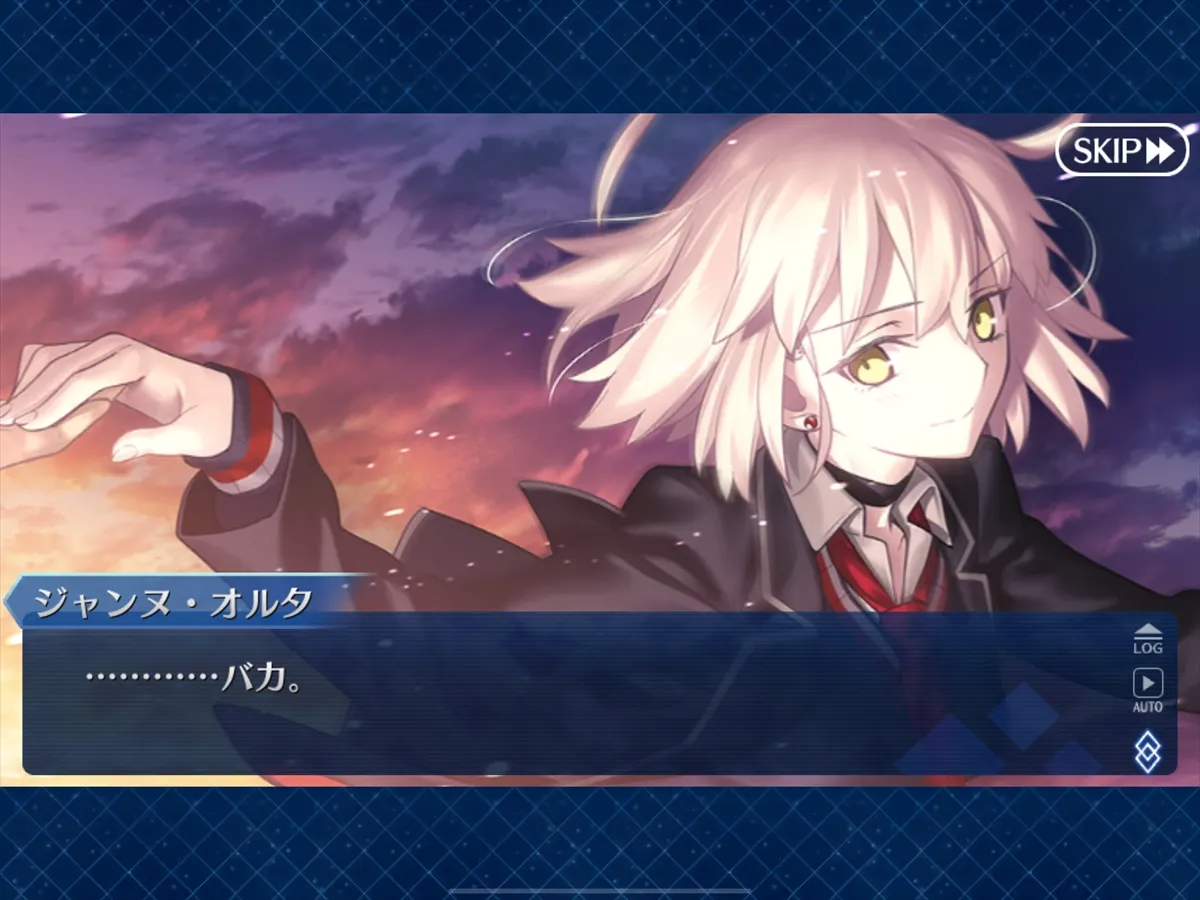This screenshot has width=1200, height=900.
Task: Skip the story scene with SKIP button
Action: [x=1121, y=151]
